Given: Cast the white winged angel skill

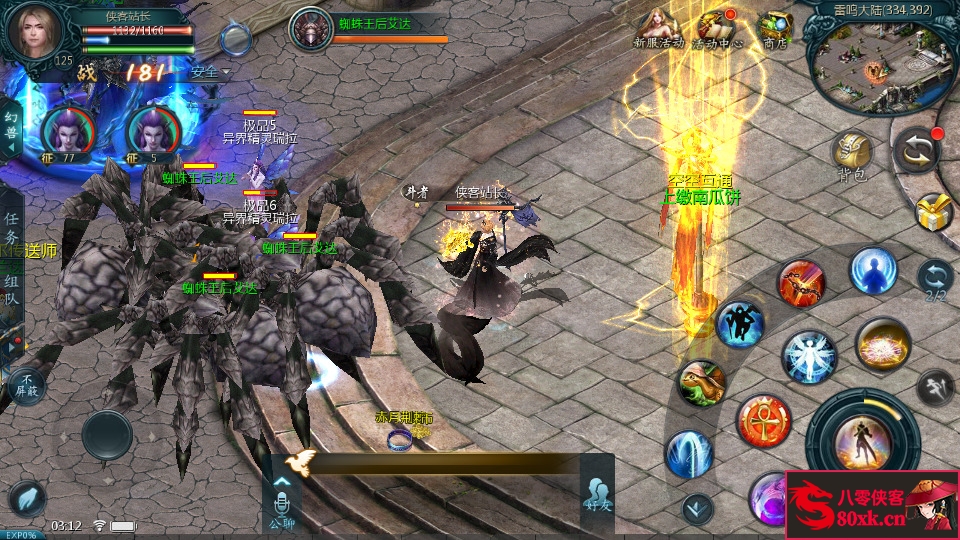Looking at the screenshot, I should pos(809,357).
